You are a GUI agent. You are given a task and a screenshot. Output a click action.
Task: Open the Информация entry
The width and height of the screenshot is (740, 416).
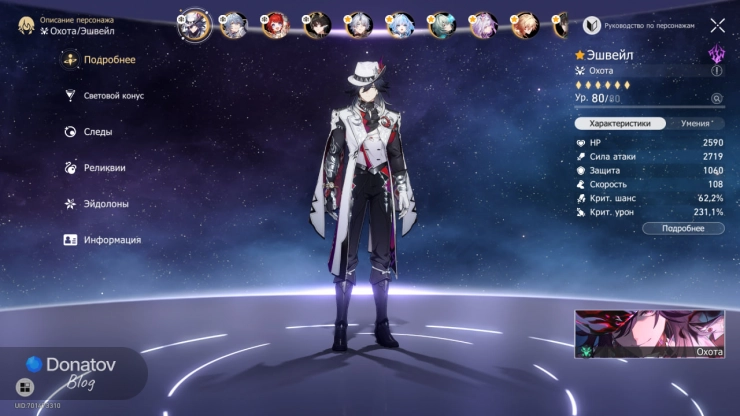(111, 240)
